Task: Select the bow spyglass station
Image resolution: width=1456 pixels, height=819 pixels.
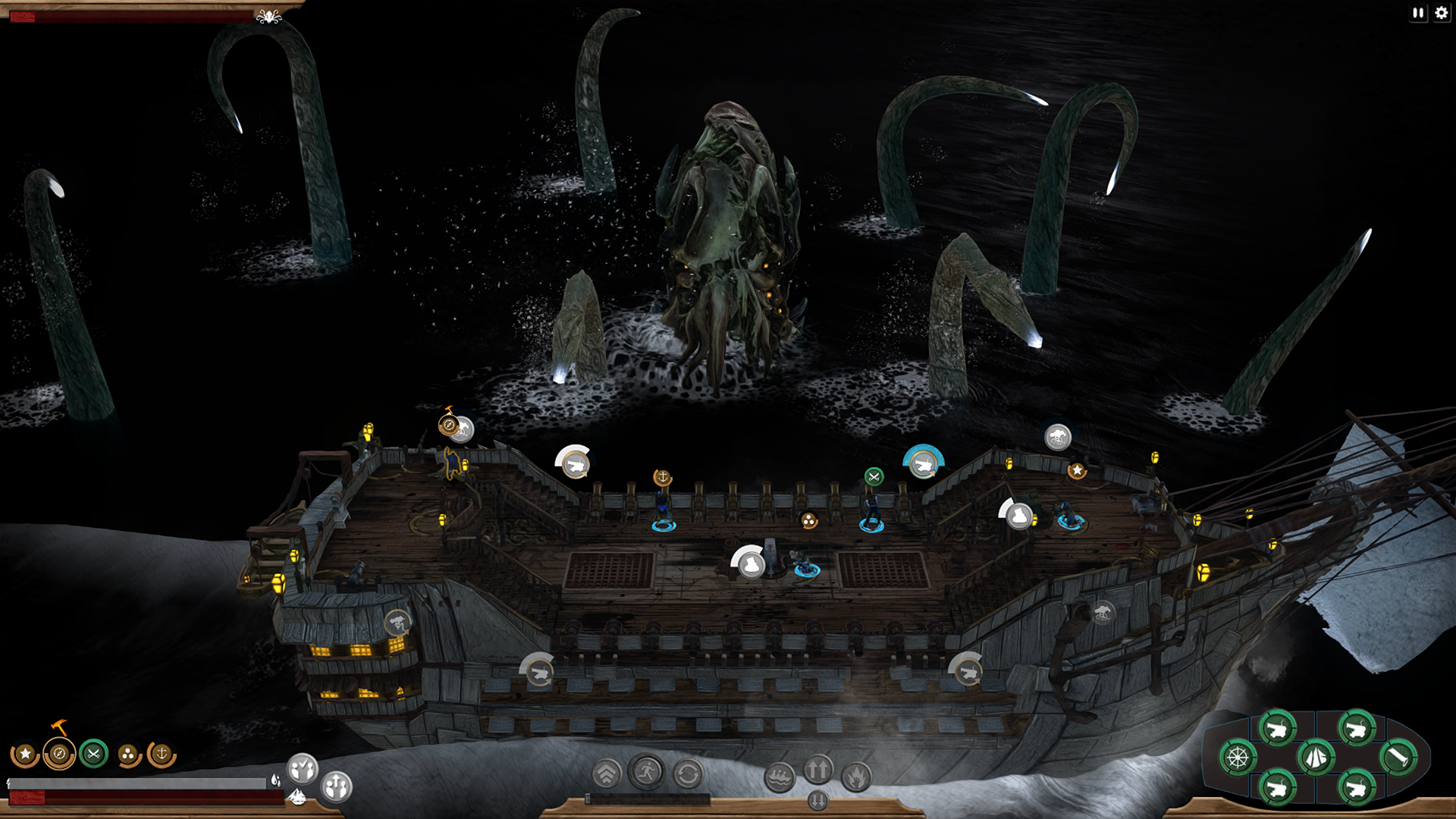Action: click(1398, 757)
